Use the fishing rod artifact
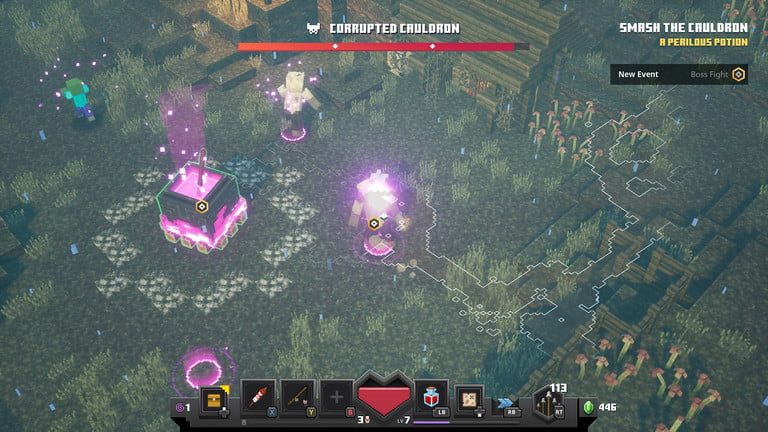 [x=297, y=397]
